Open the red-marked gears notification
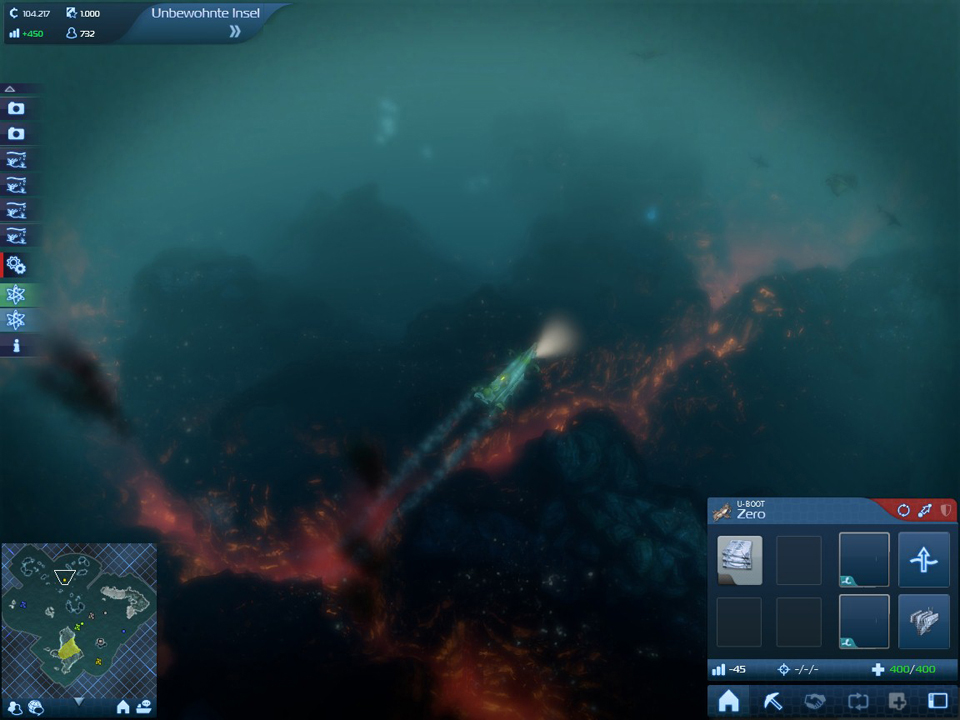Image resolution: width=960 pixels, height=720 pixels. pos(16,265)
